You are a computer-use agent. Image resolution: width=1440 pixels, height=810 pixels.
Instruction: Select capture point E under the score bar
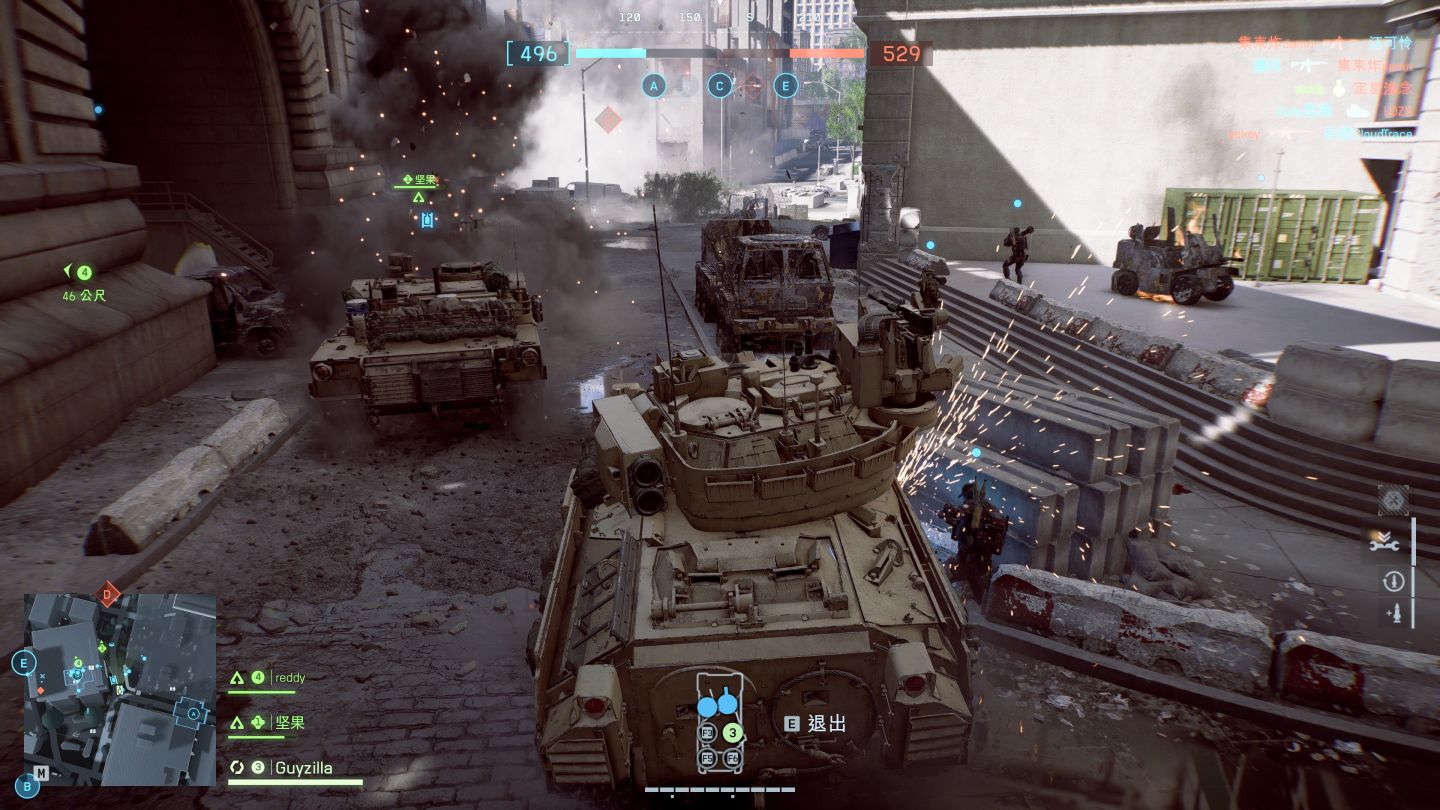(x=785, y=86)
